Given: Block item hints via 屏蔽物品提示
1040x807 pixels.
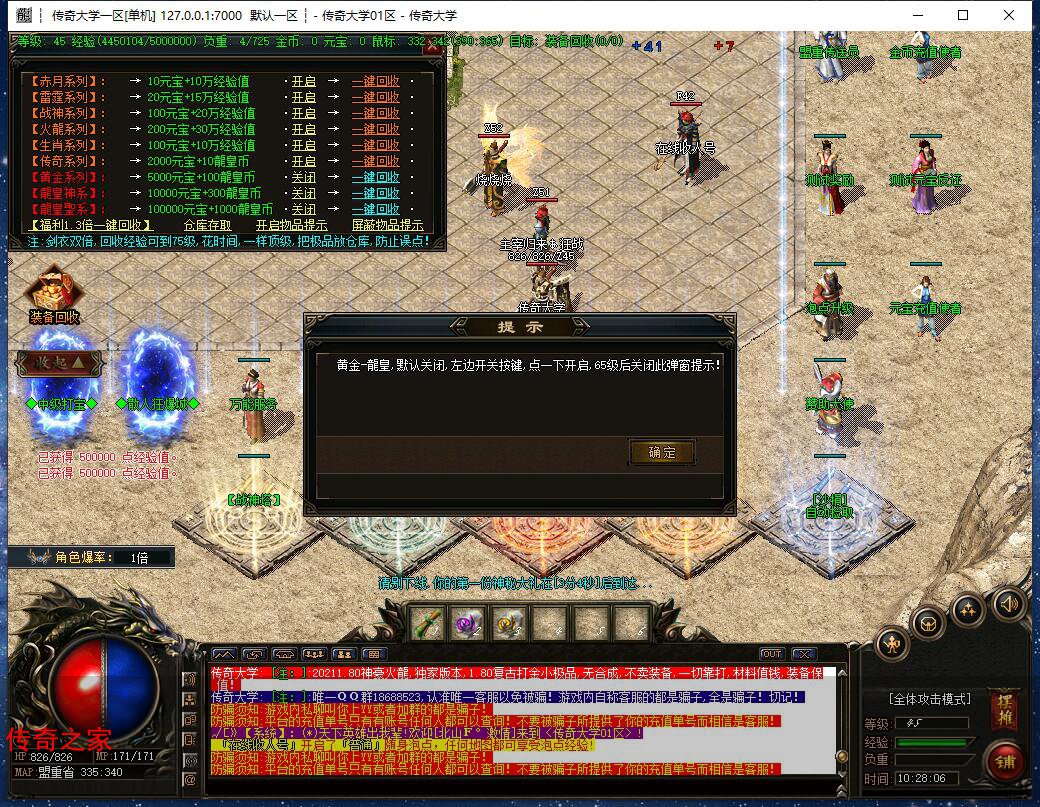Looking at the screenshot, I should (387, 225).
